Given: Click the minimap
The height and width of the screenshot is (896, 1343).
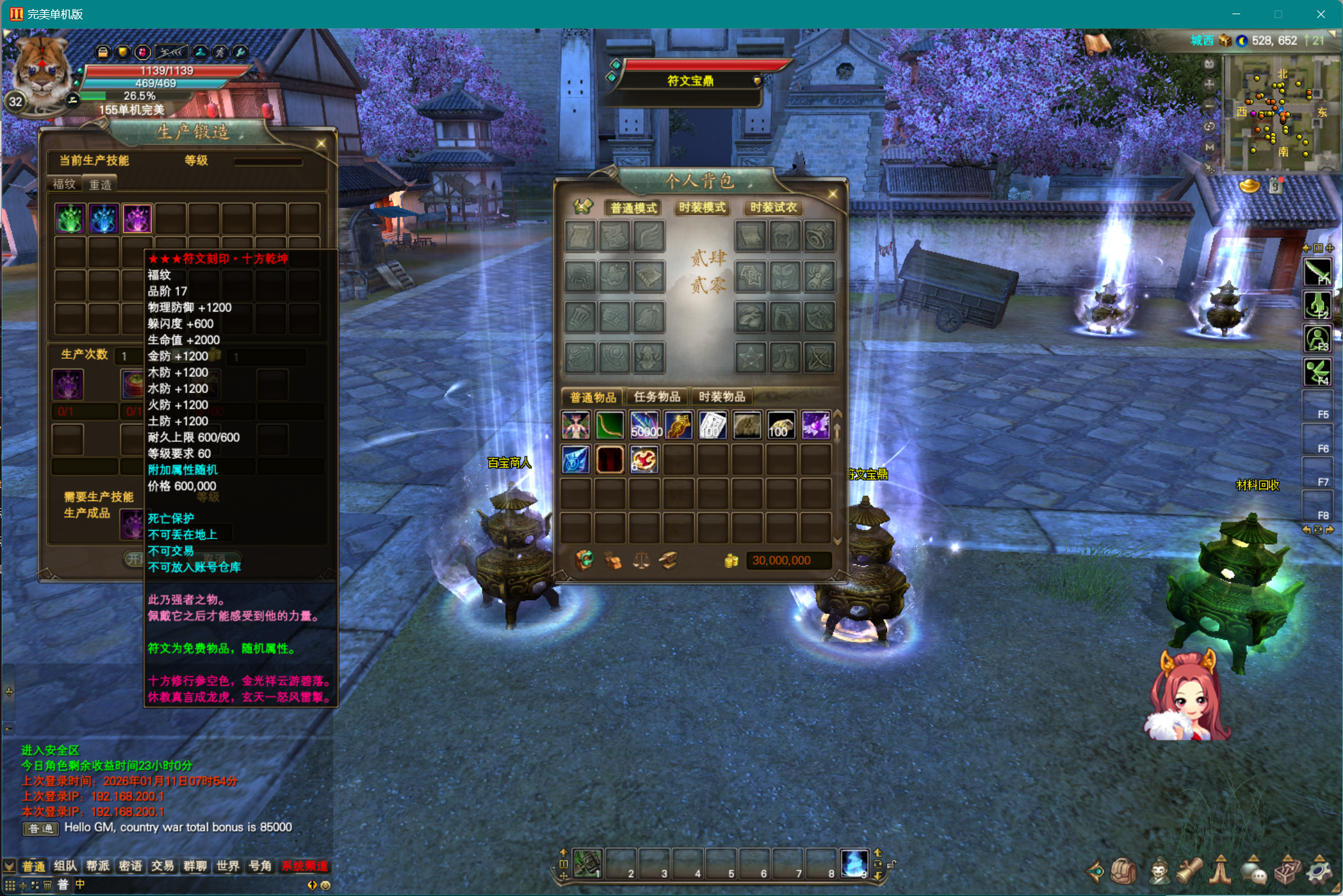Looking at the screenshot, I should tap(1280, 113).
